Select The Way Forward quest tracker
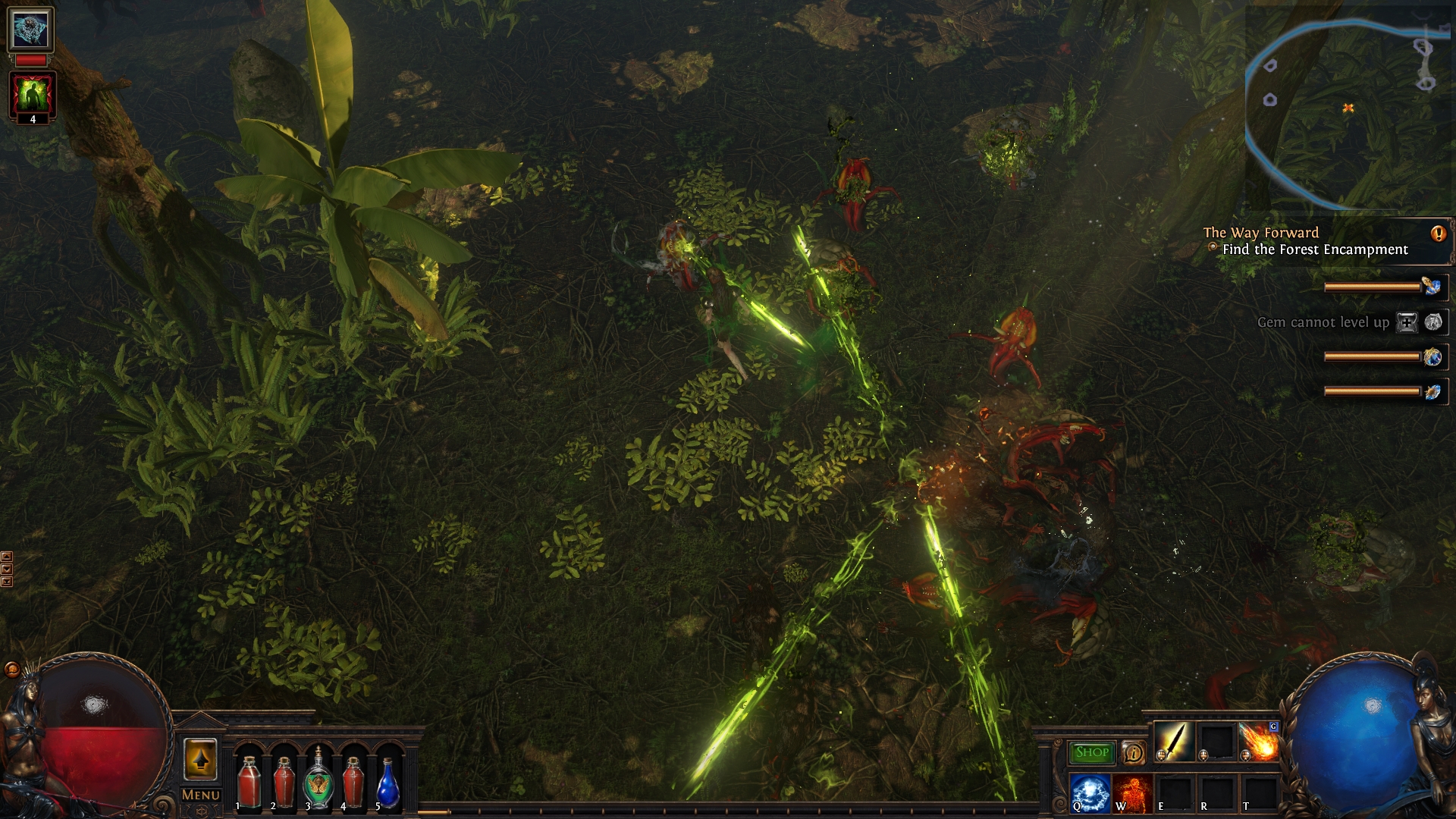This screenshot has width=1456, height=819. pyautogui.click(x=1261, y=233)
